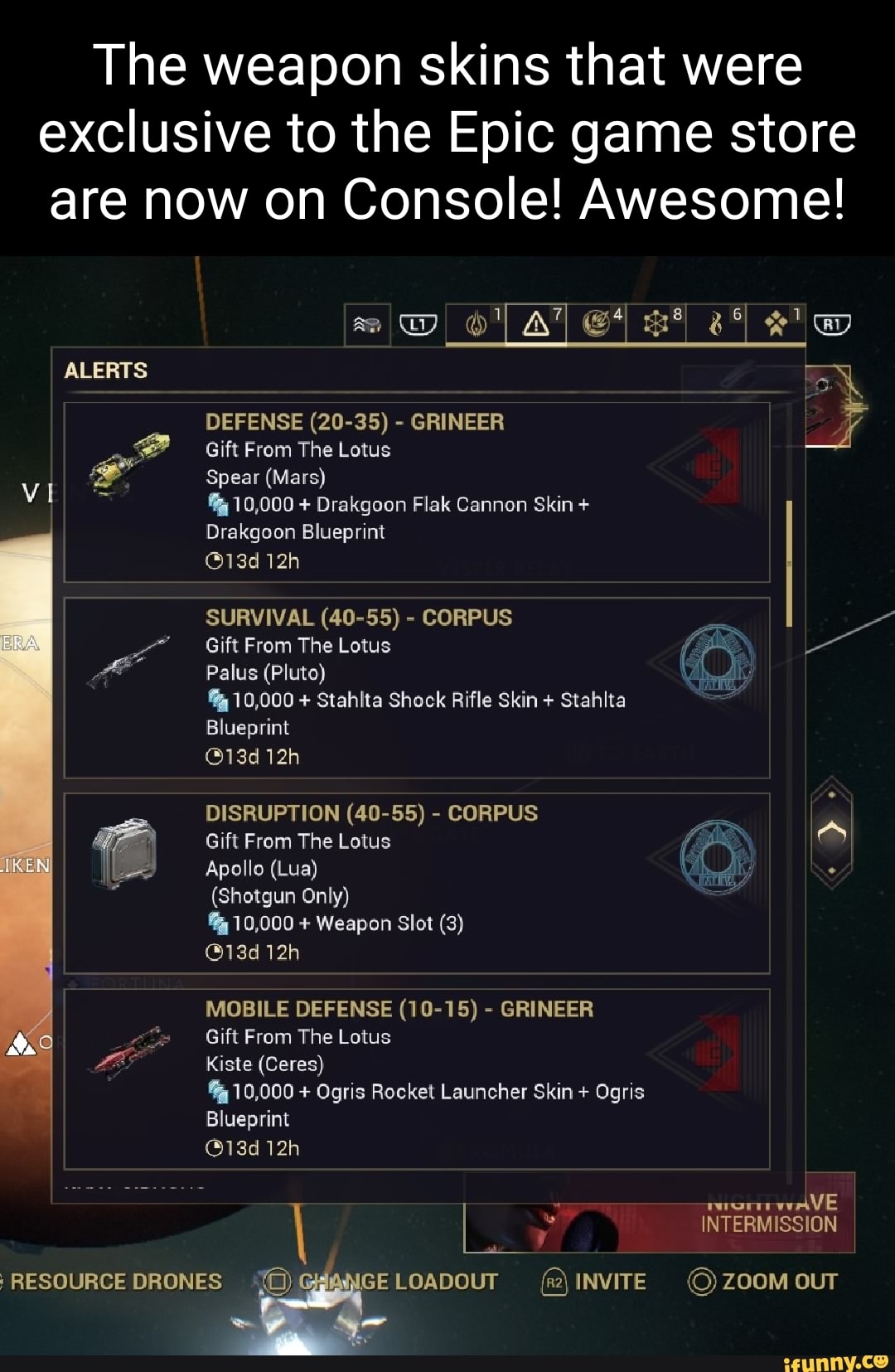Open the hexagon network tab with 8
This screenshot has height=1372, width=895.
[657, 324]
